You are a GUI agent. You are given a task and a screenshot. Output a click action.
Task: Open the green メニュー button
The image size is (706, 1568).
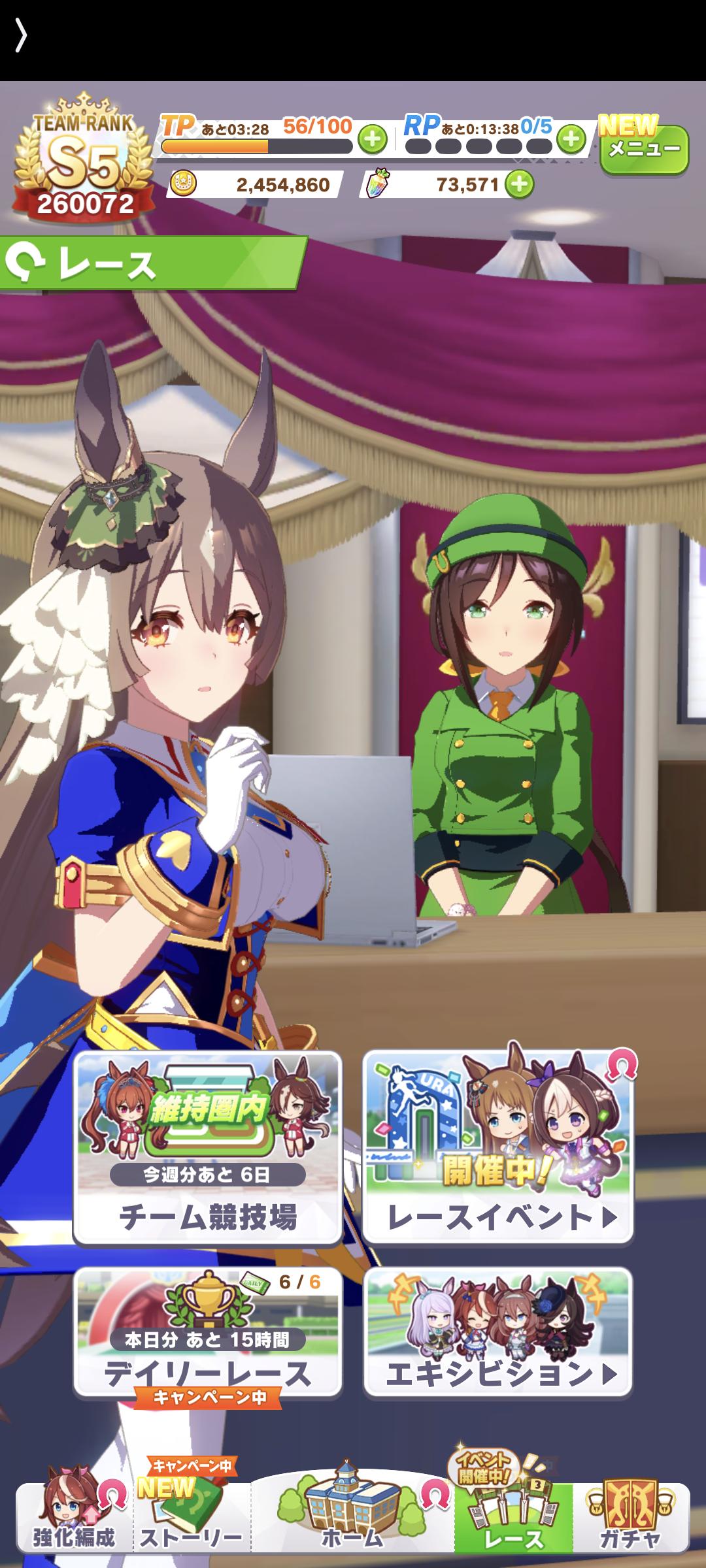643,150
